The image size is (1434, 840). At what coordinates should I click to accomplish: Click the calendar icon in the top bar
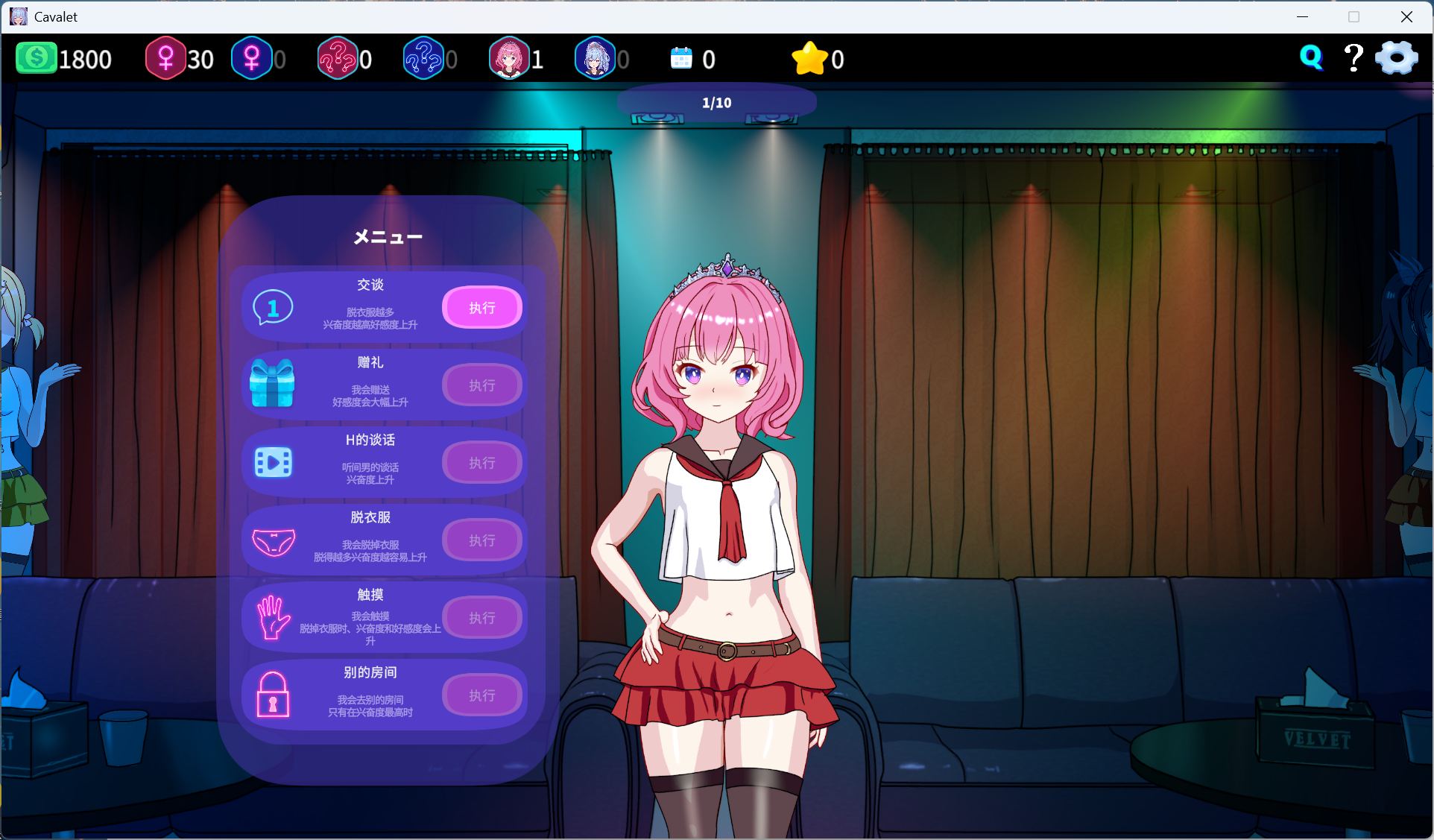point(682,57)
